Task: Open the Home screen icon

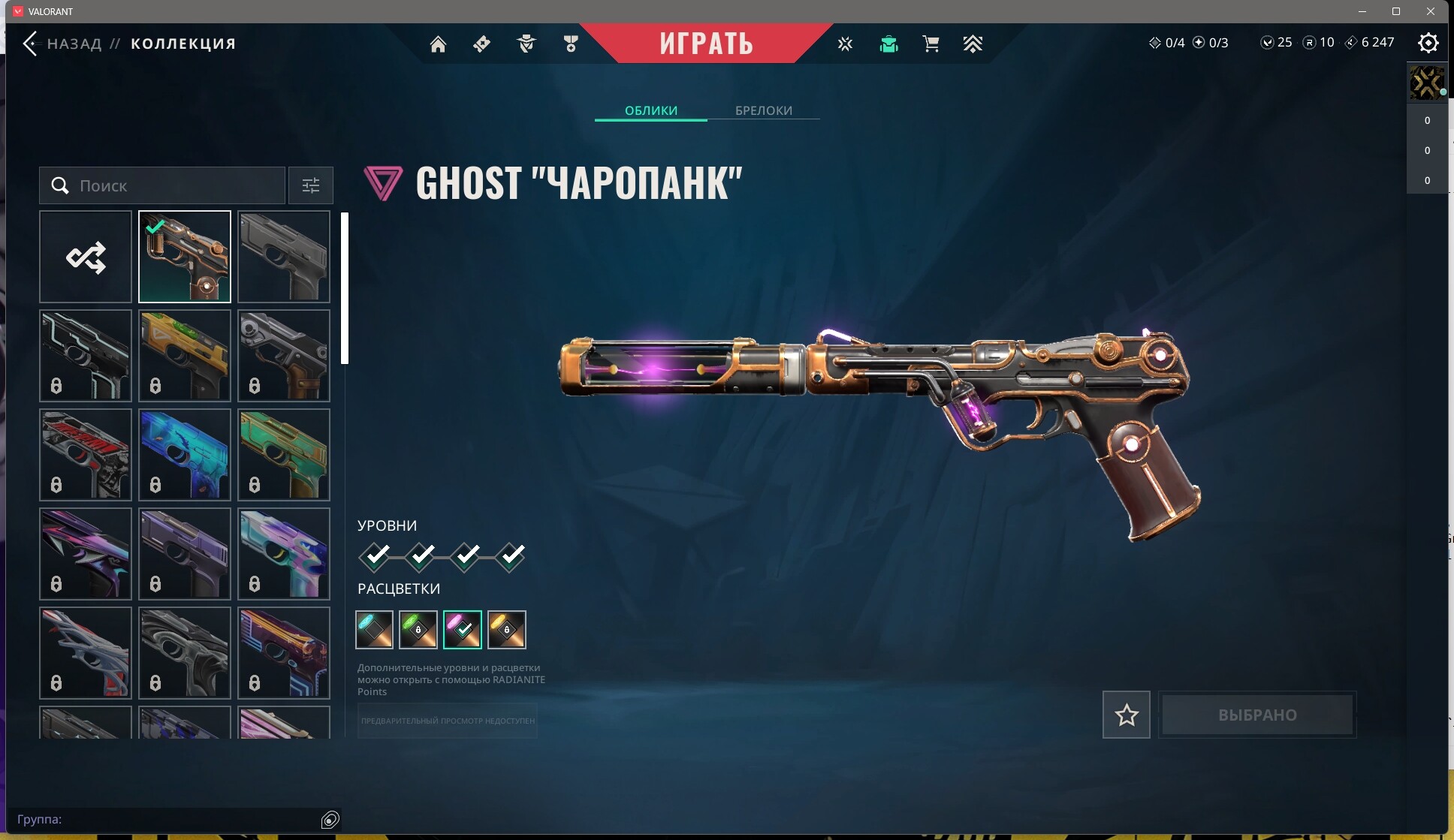Action: pos(439,44)
